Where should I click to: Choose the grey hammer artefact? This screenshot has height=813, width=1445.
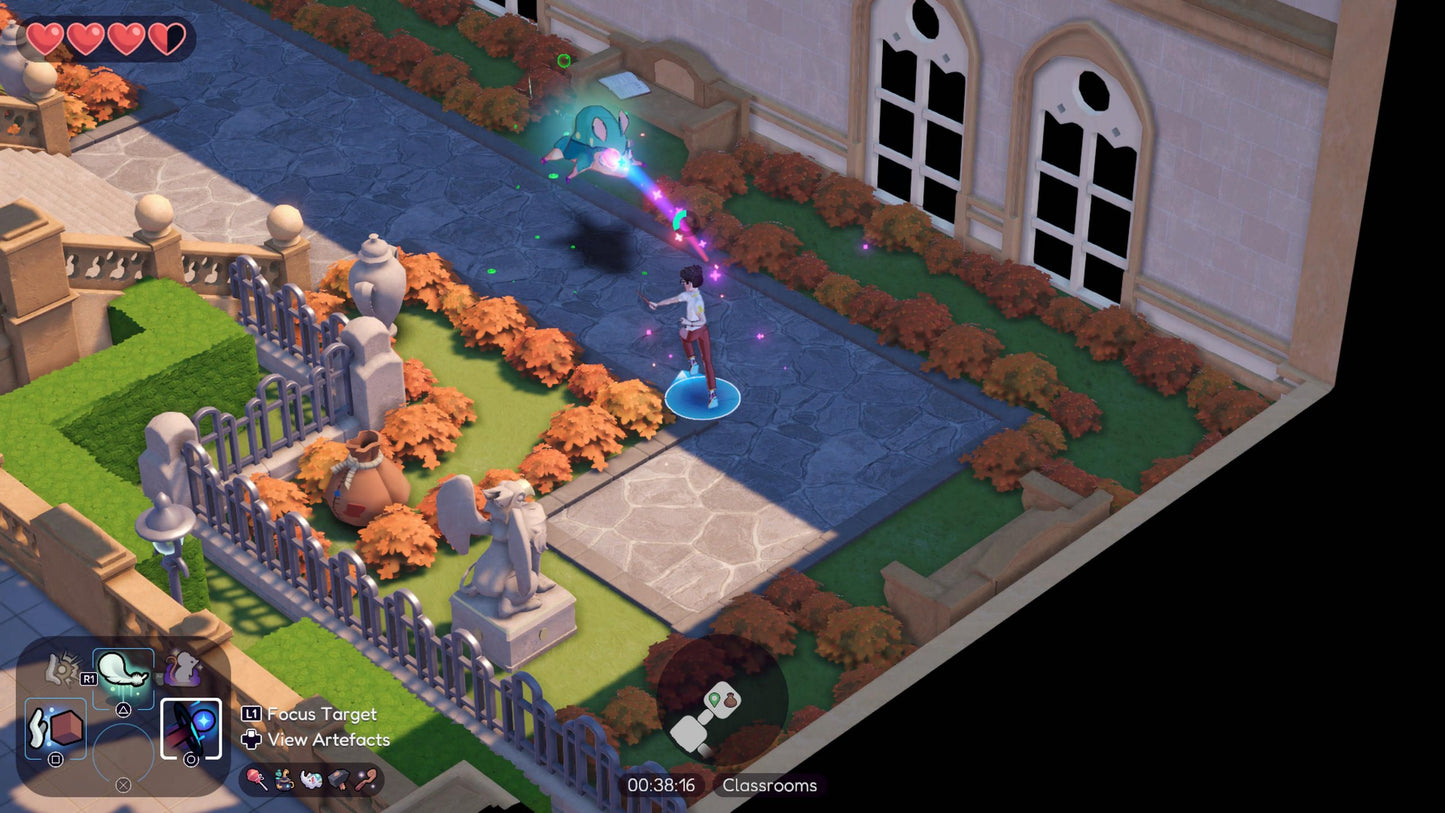pyautogui.click(x=338, y=779)
